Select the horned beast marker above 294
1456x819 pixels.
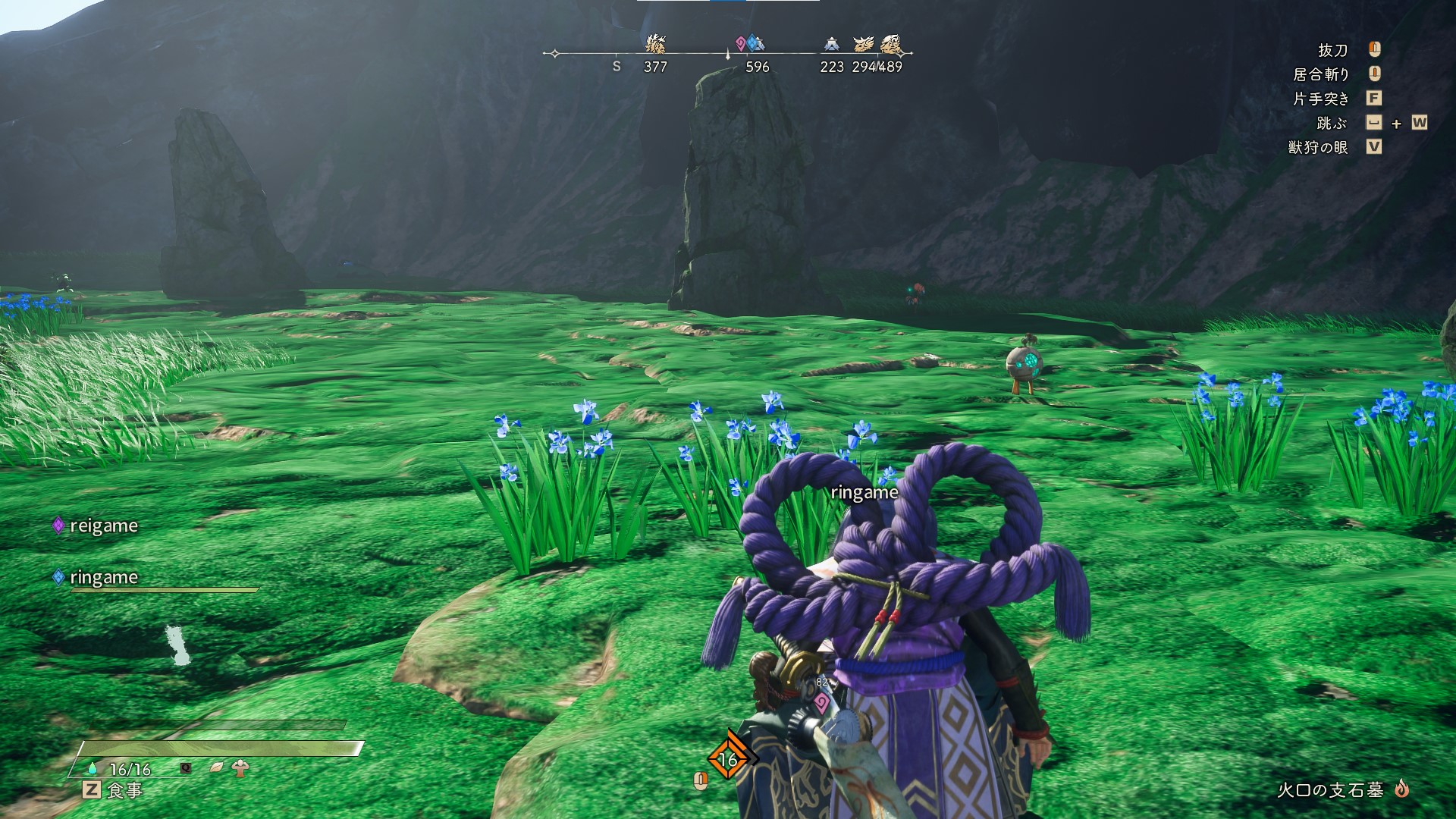[x=864, y=44]
